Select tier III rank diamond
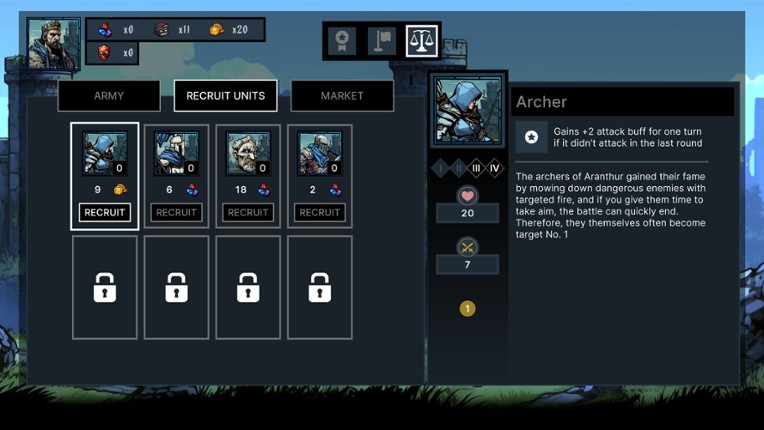This screenshot has width=764, height=430. (476, 168)
